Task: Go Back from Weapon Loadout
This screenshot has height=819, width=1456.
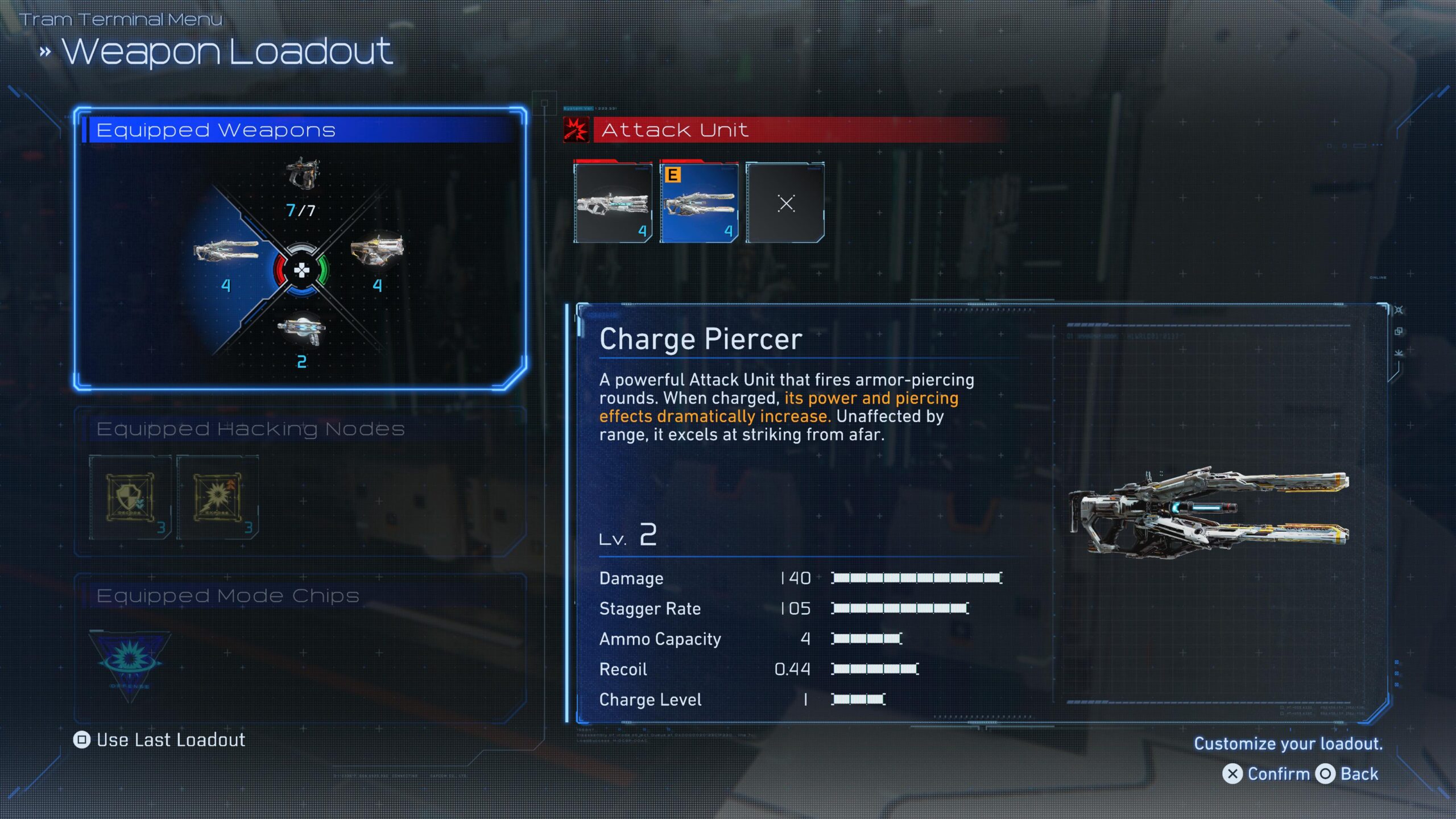Action: coord(1347,774)
